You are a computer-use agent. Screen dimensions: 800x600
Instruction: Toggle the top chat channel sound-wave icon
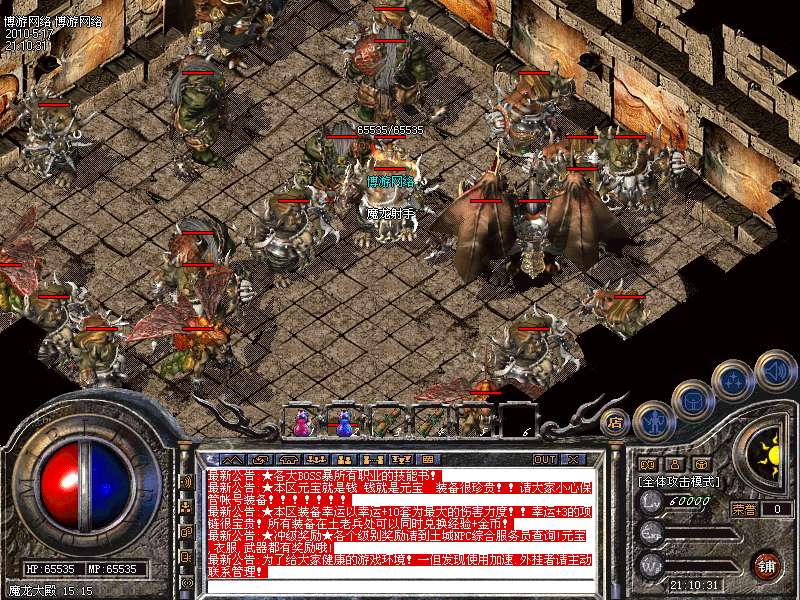coord(187,482)
